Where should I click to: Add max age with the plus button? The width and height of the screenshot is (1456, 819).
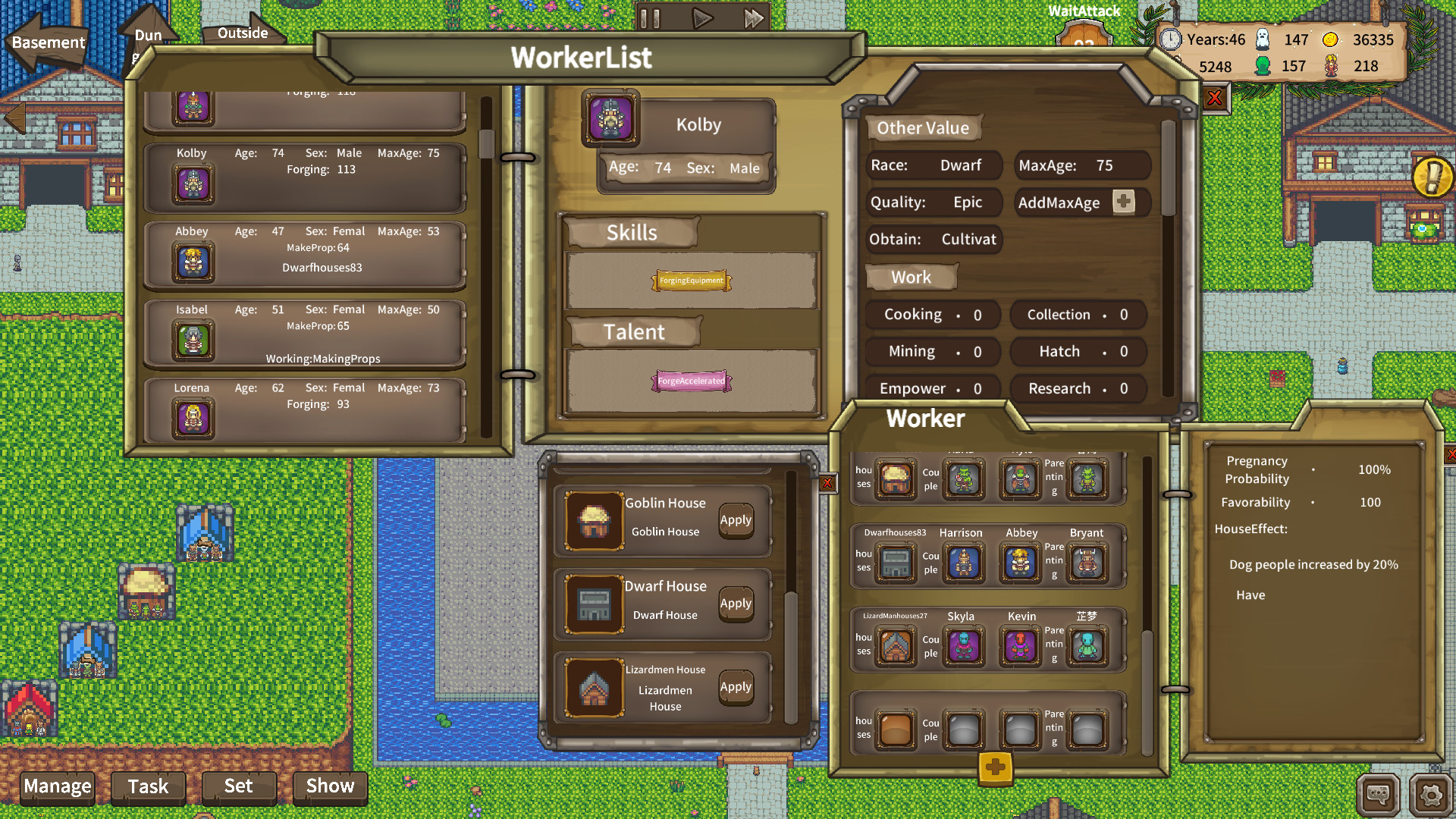[1123, 202]
